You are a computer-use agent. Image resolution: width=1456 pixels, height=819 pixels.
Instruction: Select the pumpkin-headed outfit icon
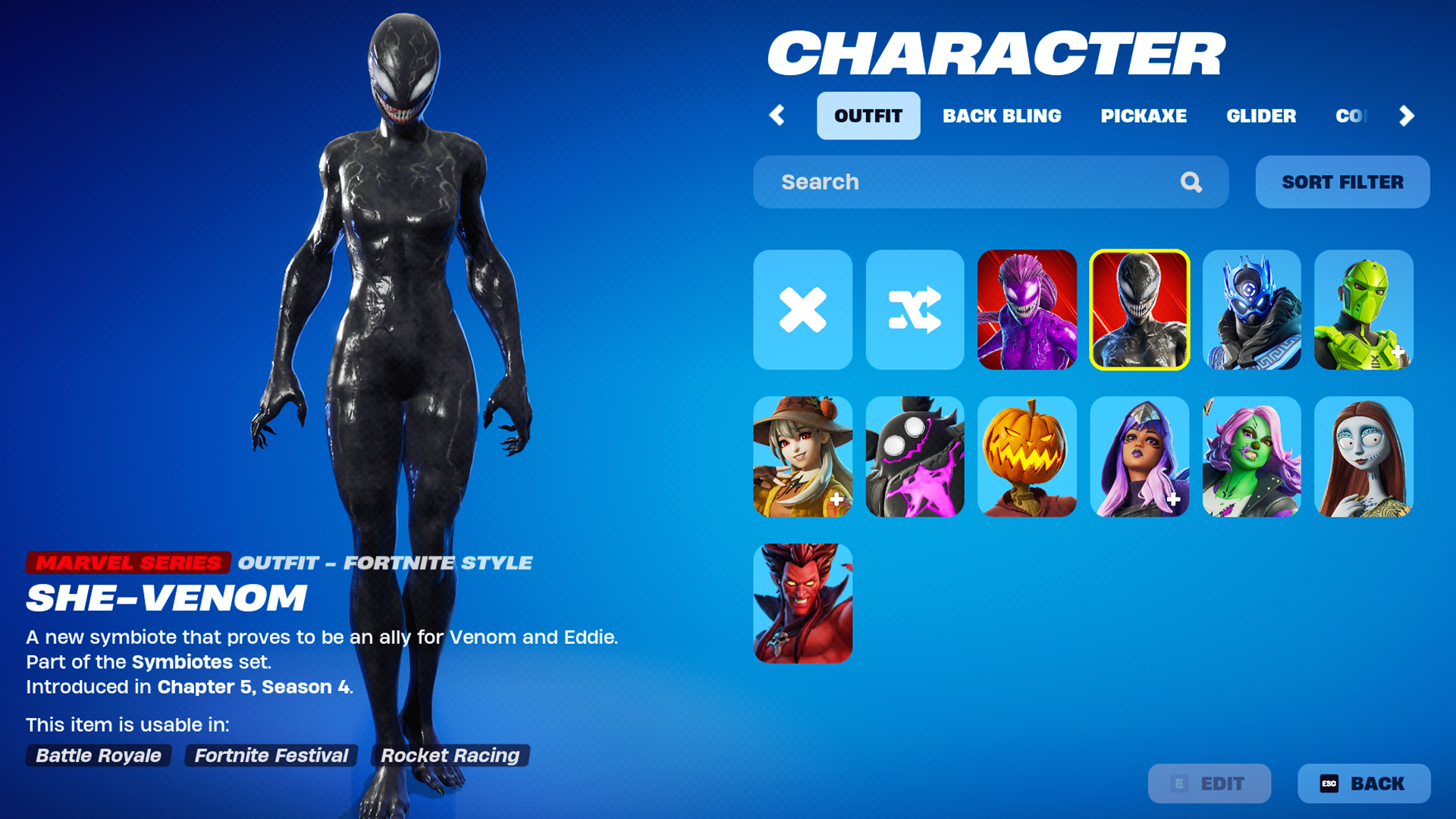click(1027, 457)
